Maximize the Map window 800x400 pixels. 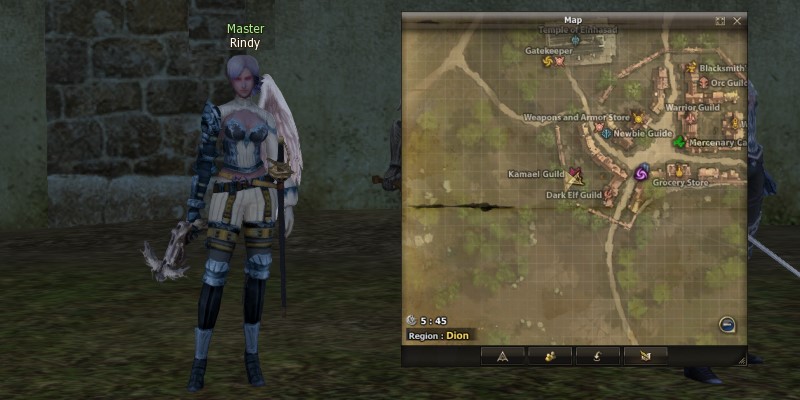[x=720, y=20]
